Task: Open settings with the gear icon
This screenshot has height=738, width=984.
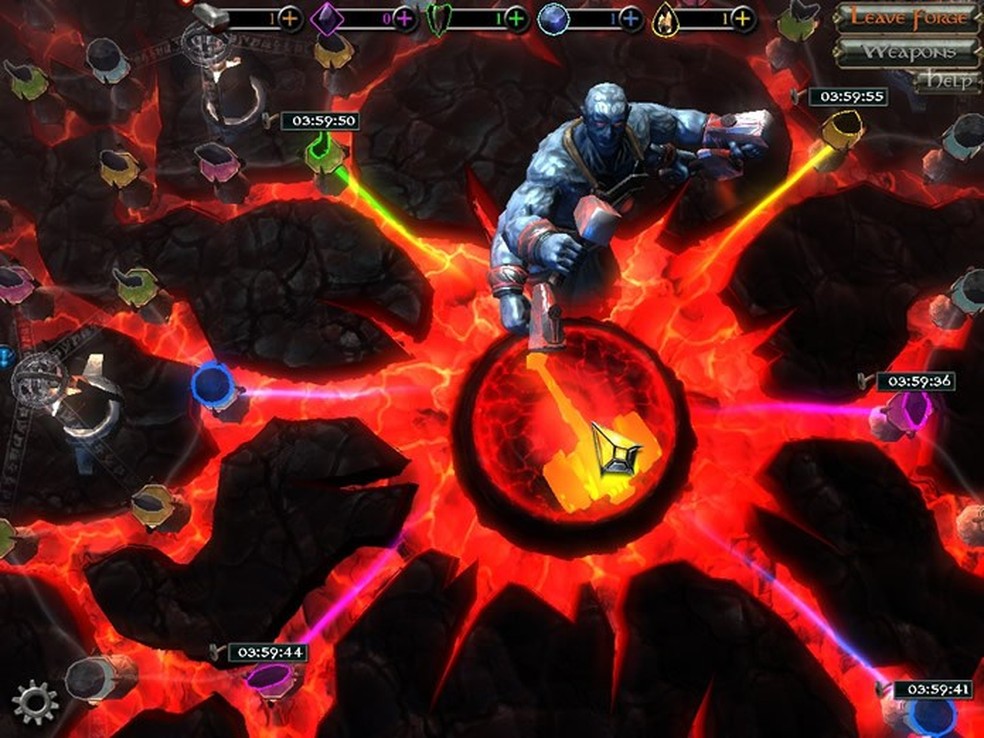Action: click(35, 701)
